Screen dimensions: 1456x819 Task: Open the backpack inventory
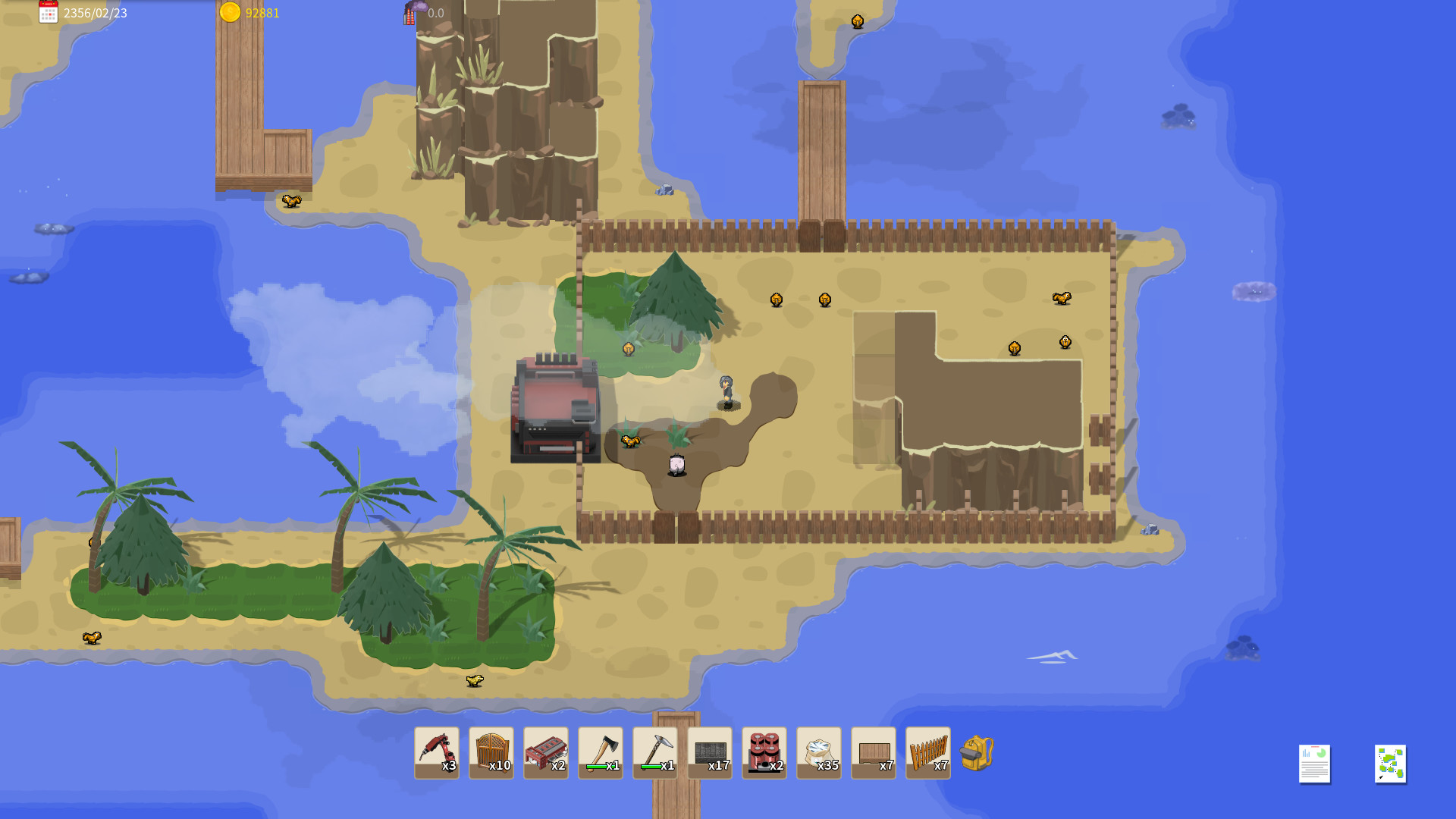[x=977, y=755]
